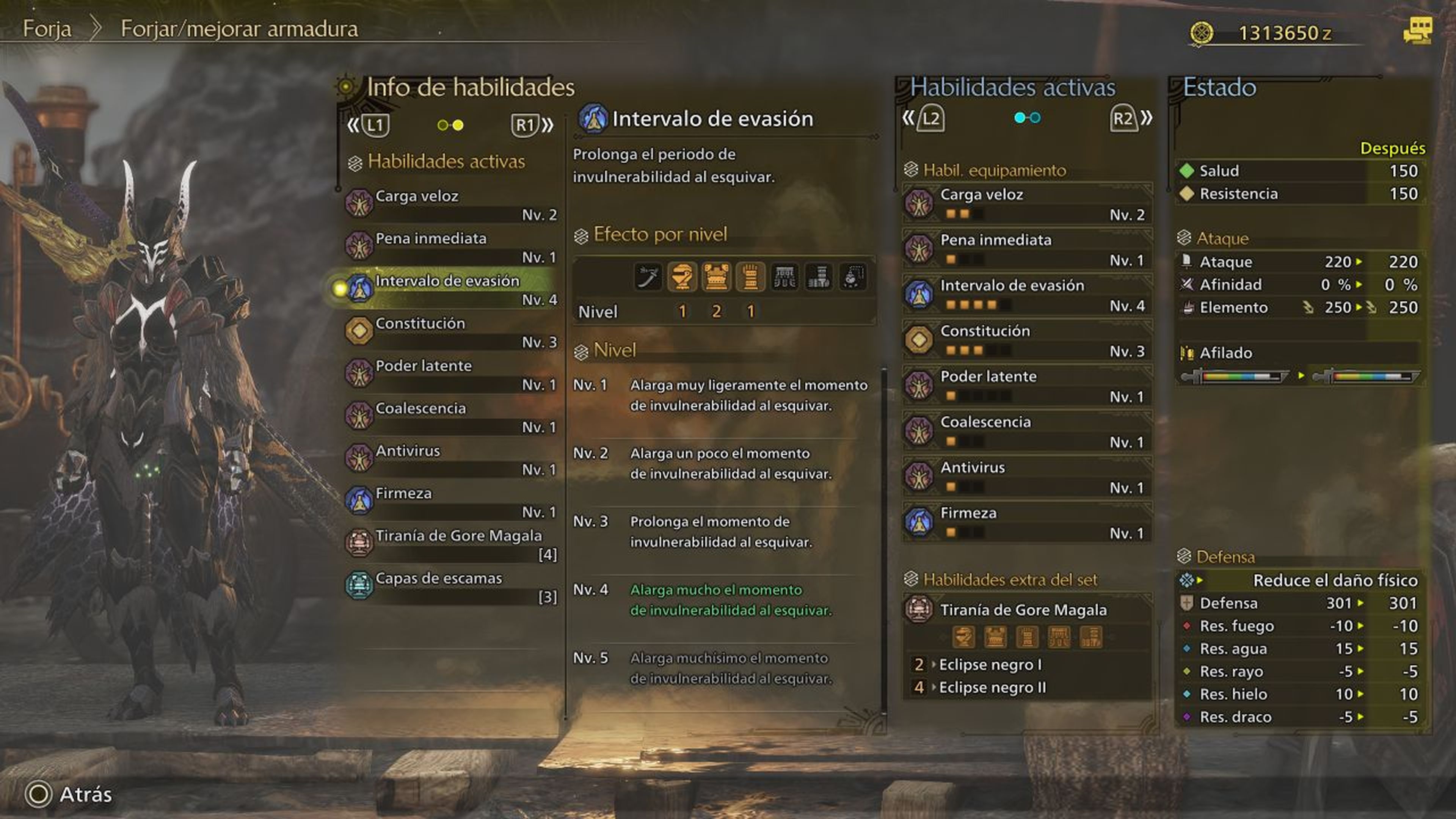This screenshot has width=1456, height=819.
Task: Select the Forjar/mejorar armadura breadcrumb
Action: 238,30
